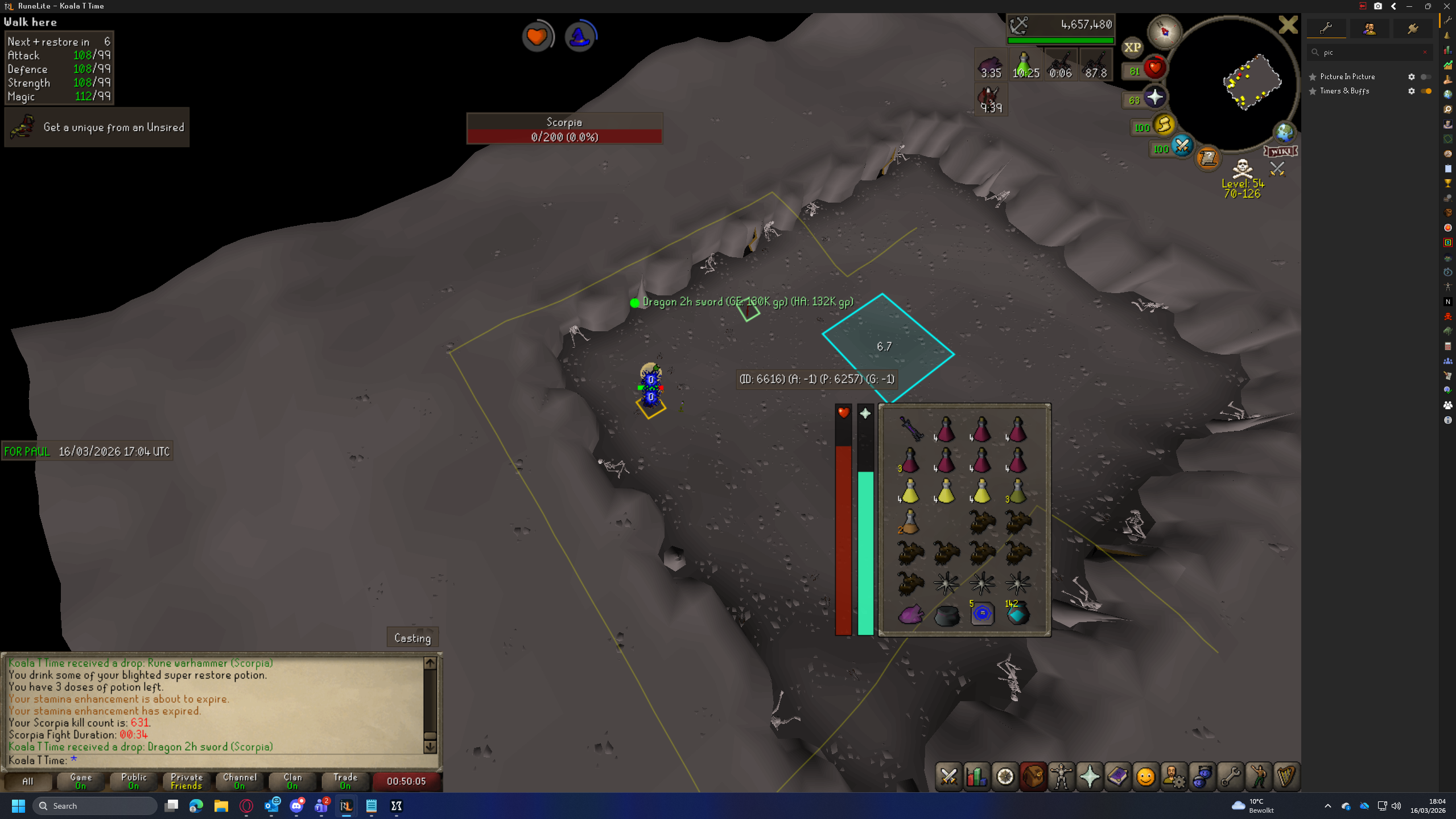Switch to the Skills tab
This screenshot has width=1456, height=819.
[x=976, y=777]
